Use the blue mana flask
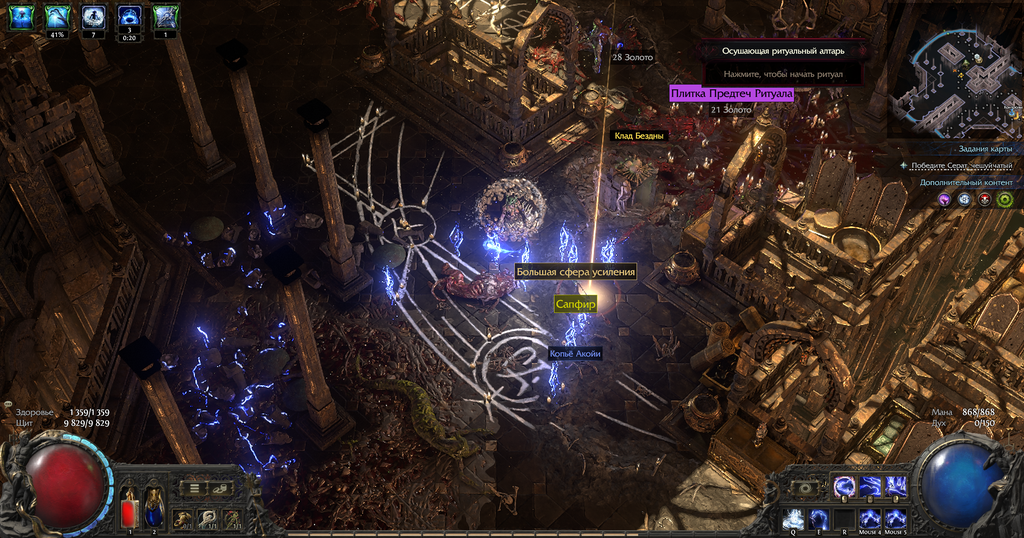This screenshot has height=538, width=1024. click(155, 506)
